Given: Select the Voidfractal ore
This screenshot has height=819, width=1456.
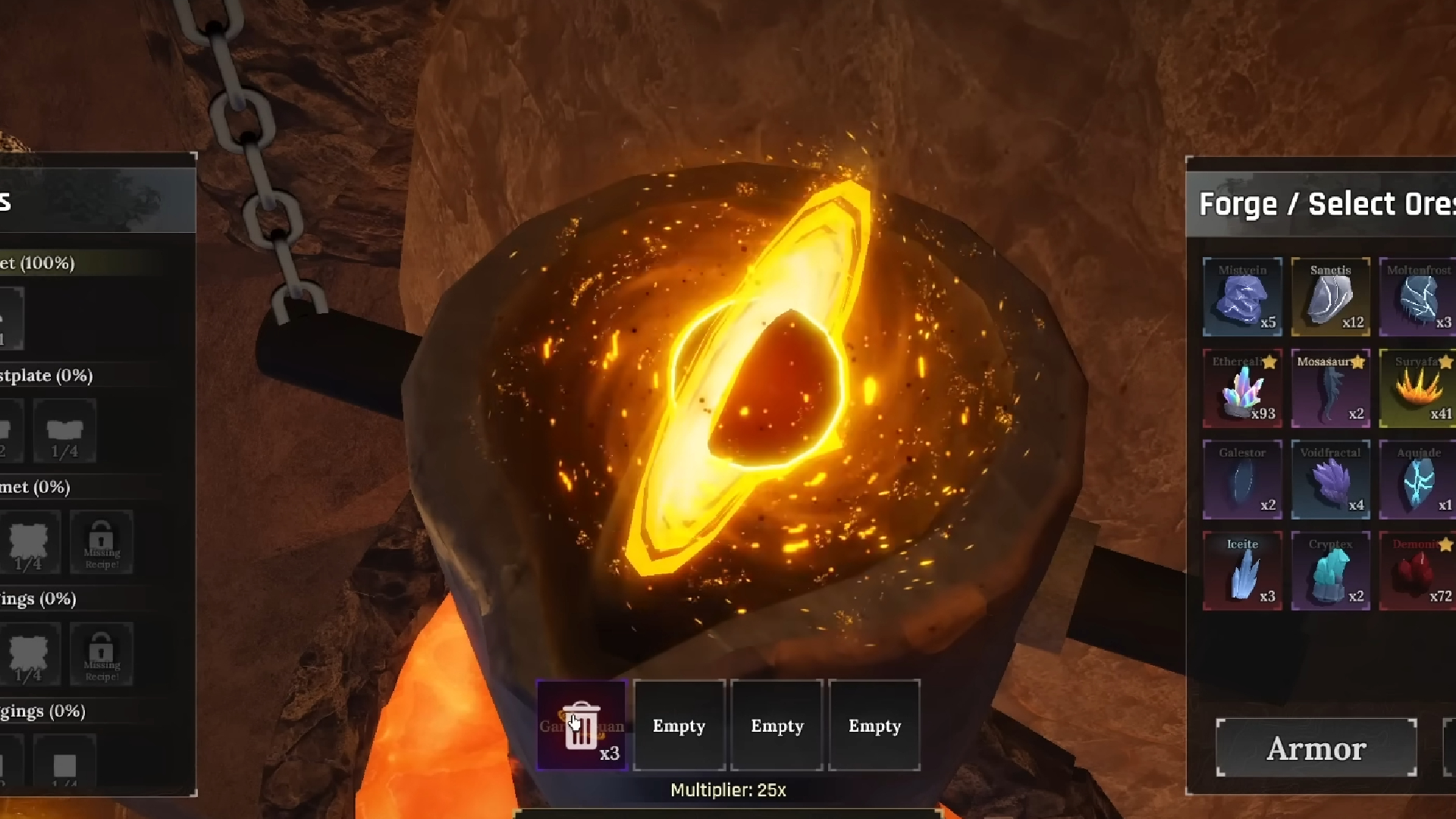Looking at the screenshot, I should 1332,479.
